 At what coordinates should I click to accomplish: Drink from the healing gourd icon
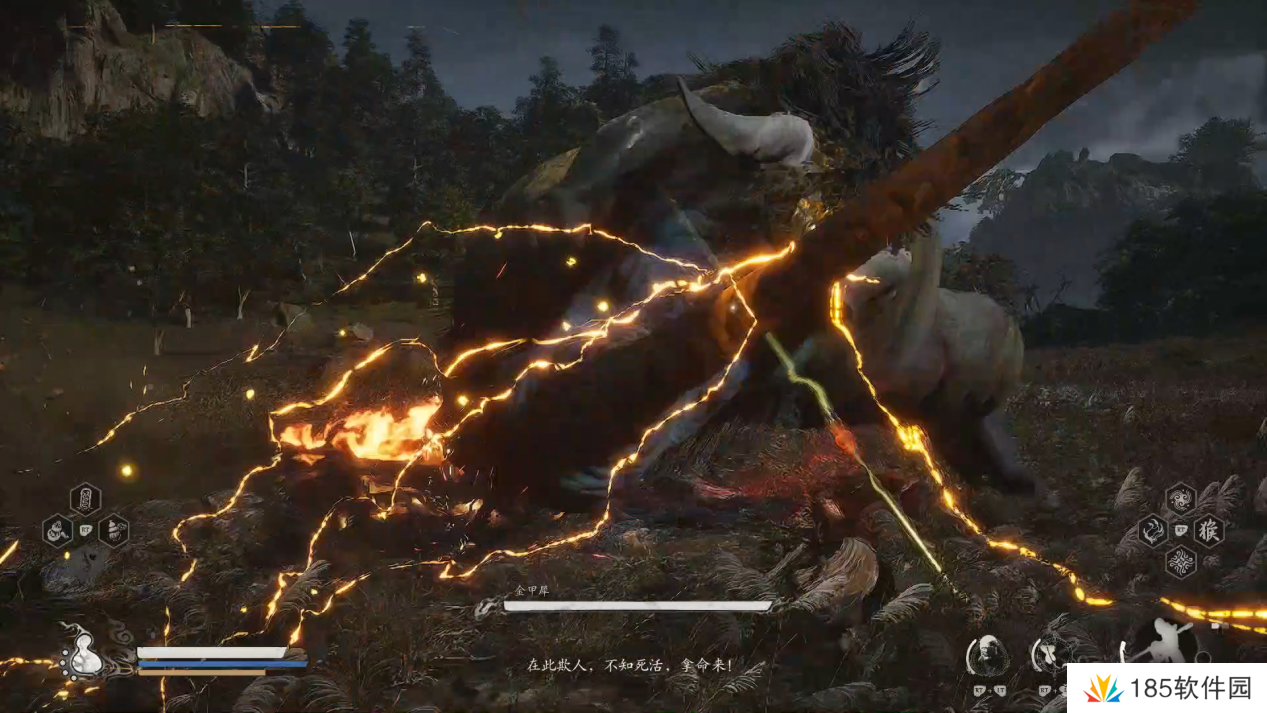click(84, 655)
